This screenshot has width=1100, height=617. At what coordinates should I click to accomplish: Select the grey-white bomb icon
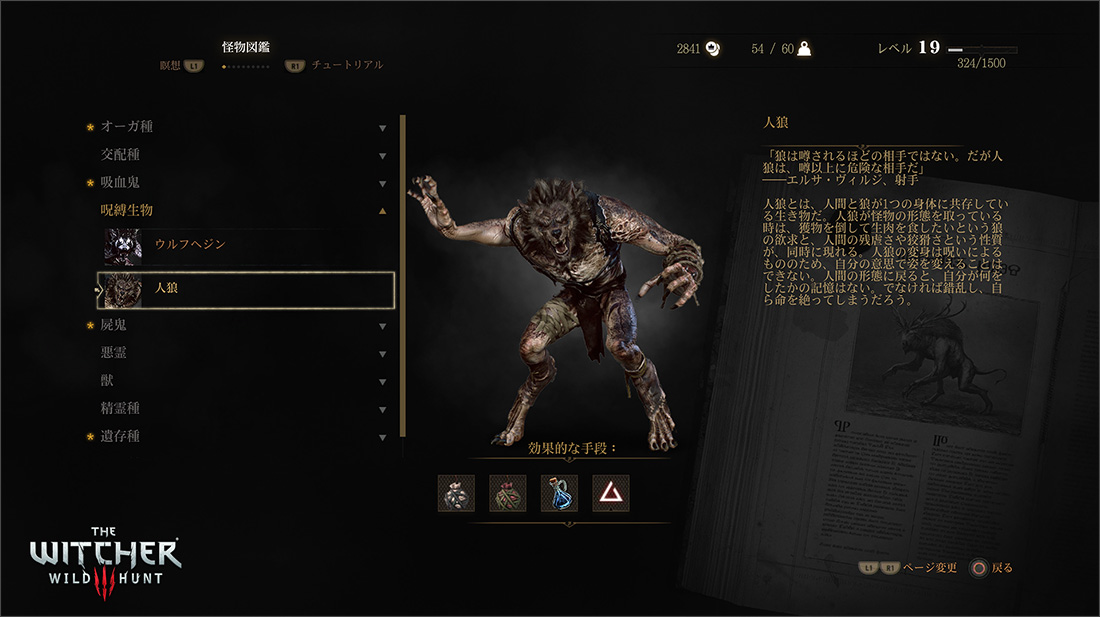tap(456, 493)
